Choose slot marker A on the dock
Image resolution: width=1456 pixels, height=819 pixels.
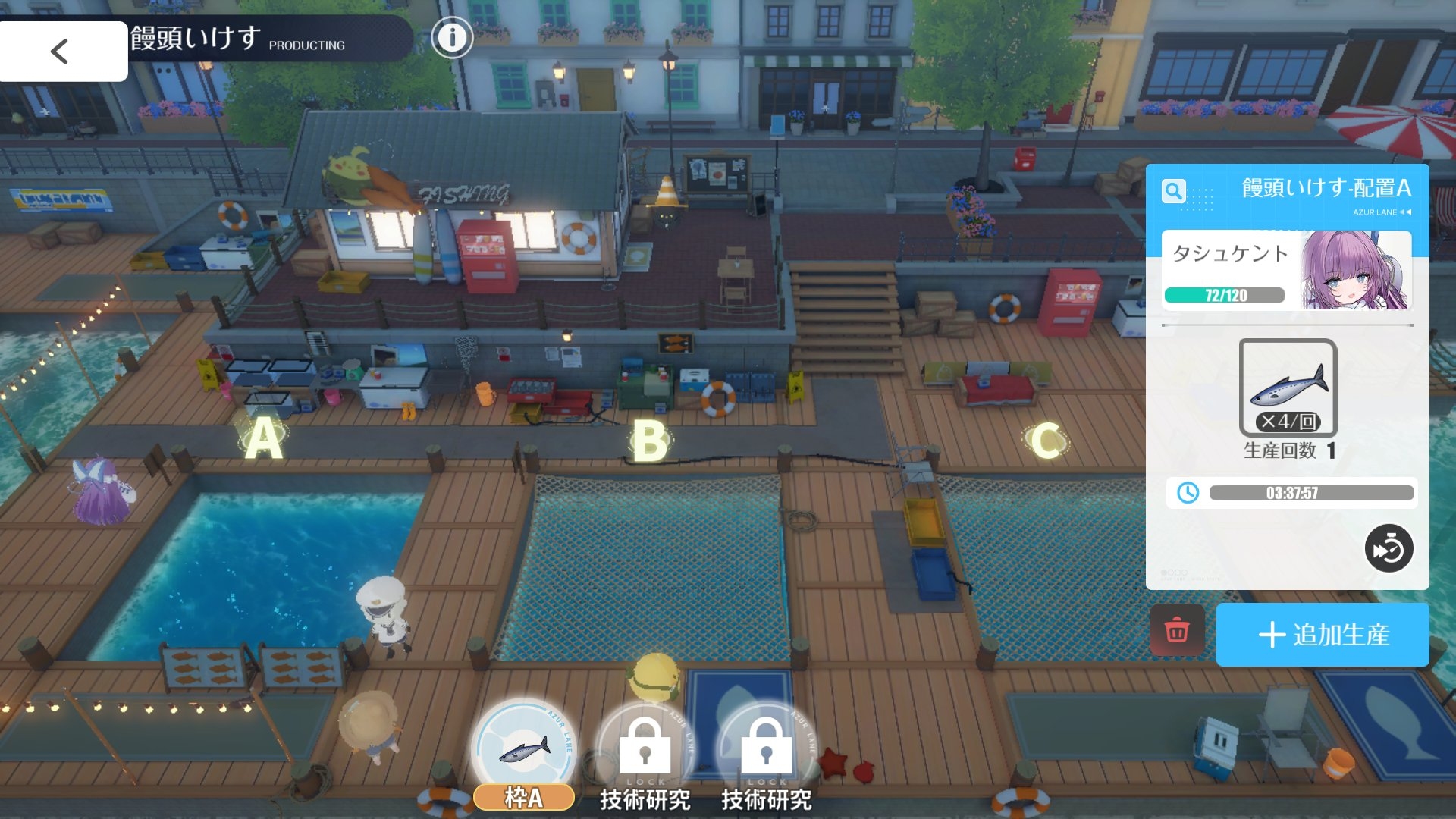point(263,439)
